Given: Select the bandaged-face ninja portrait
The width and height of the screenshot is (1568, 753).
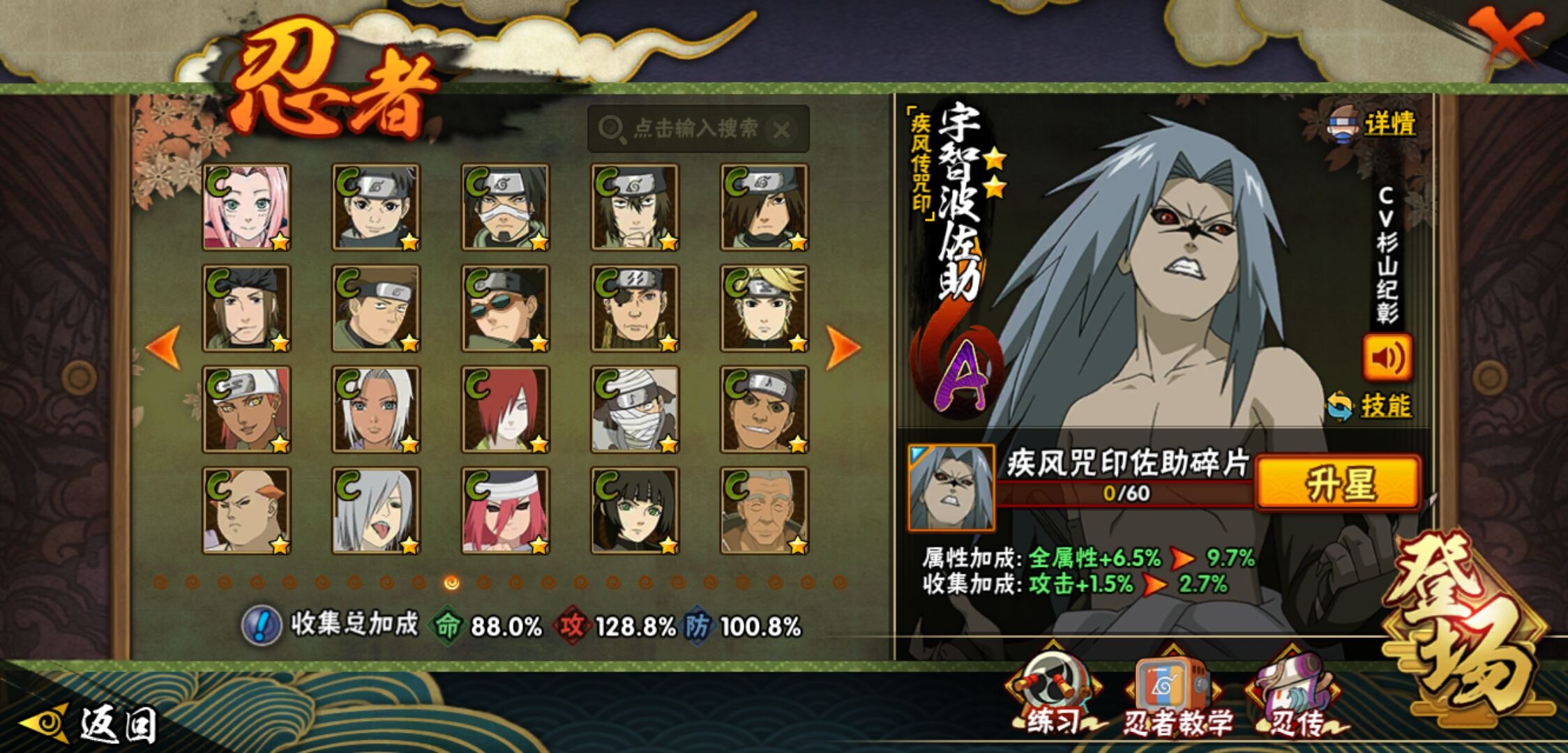Looking at the screenshot, I should click(635, 409).
